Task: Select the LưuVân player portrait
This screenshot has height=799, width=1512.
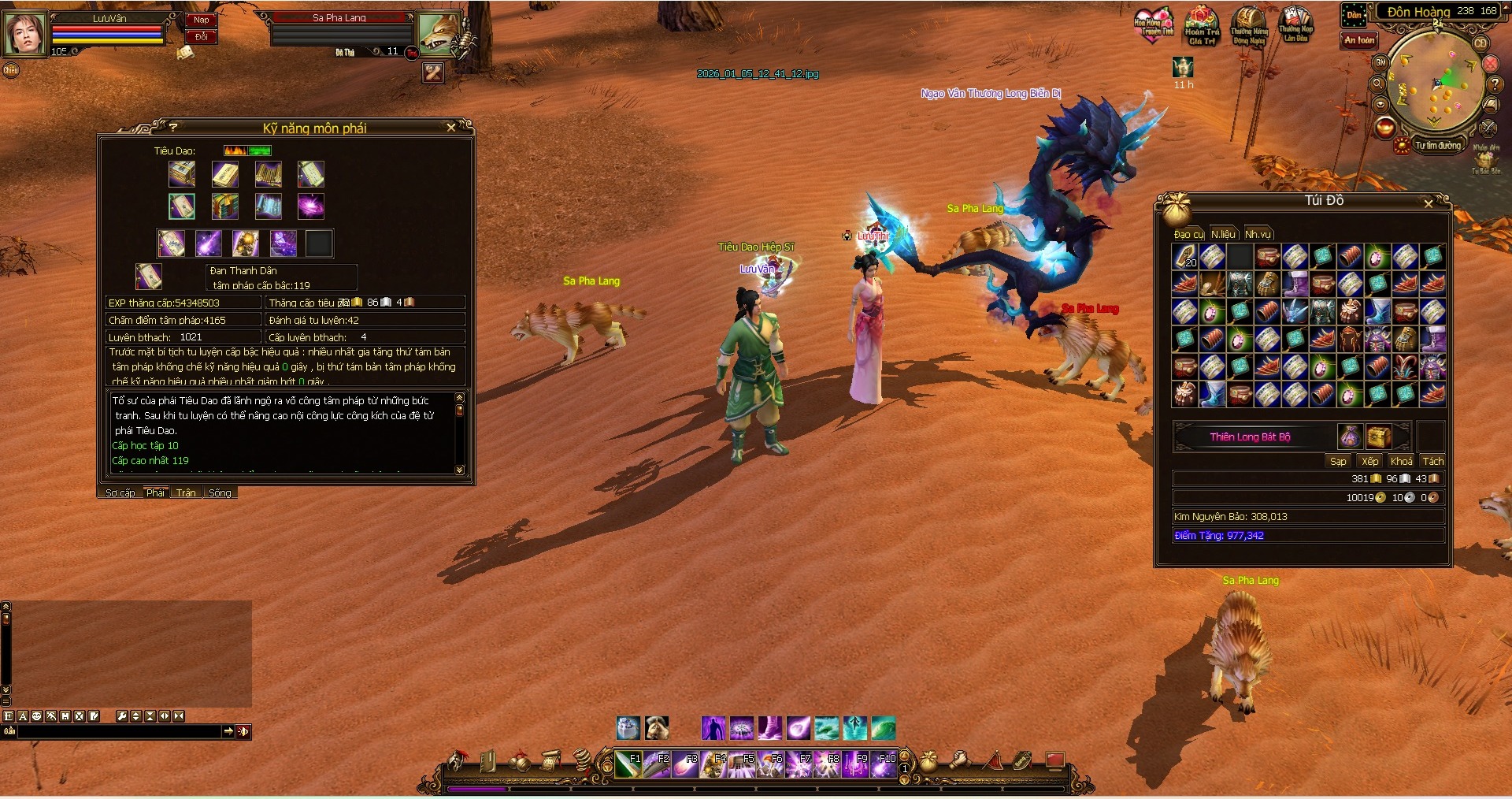Action: pyautogui.click(x=25, y=33)
